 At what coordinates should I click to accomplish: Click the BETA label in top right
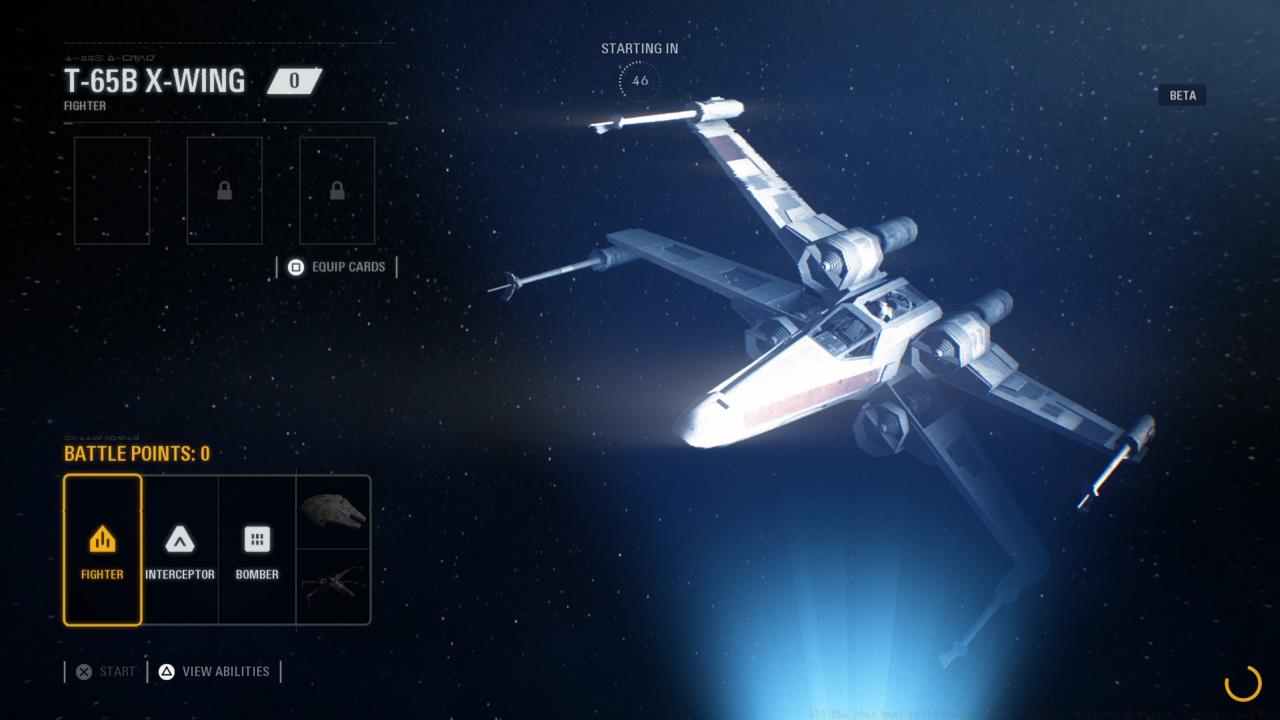tap(1182, 95)
